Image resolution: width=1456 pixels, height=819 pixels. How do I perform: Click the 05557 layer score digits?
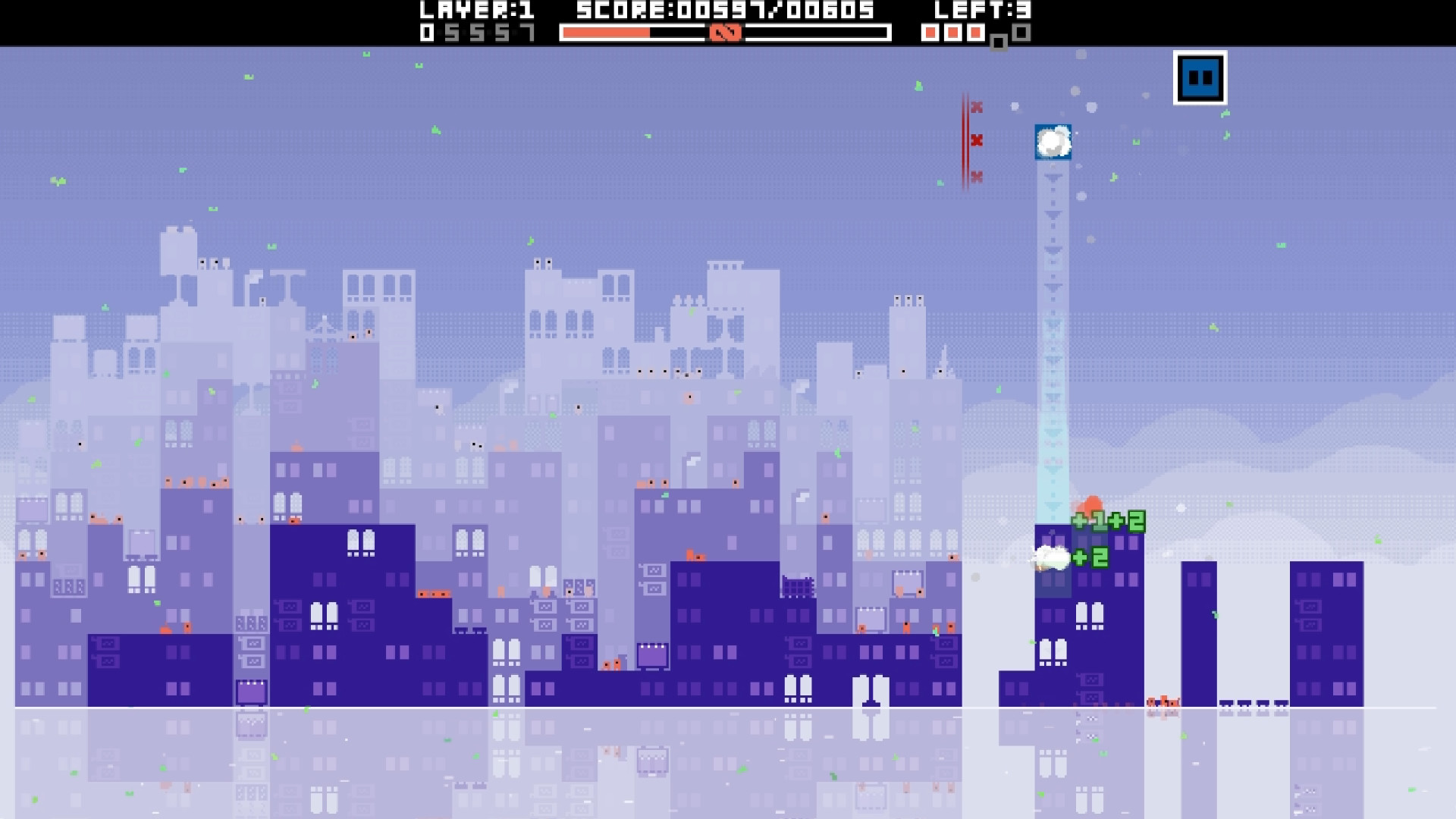[x=479, y=33]
